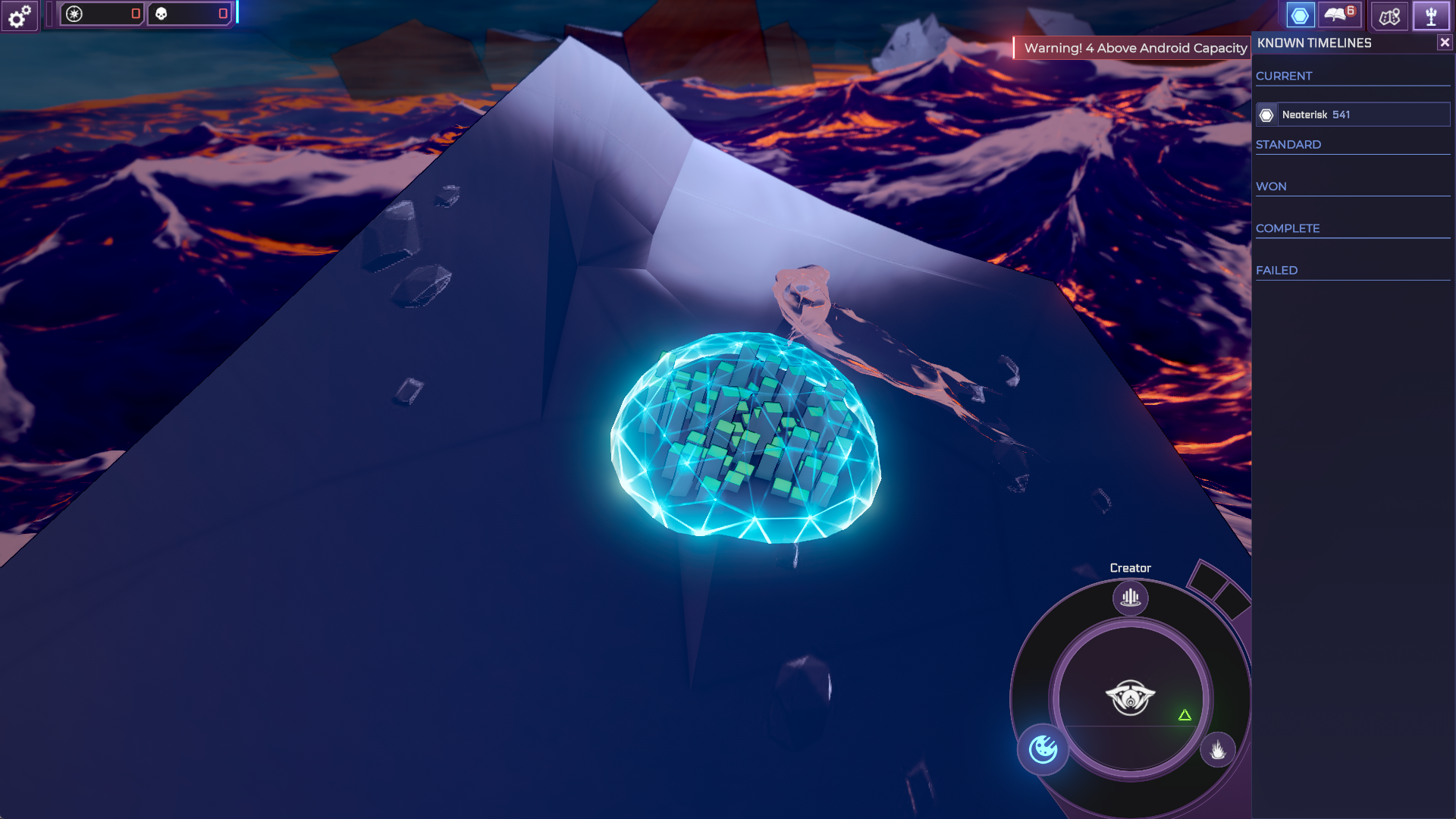This screenshot has width=1456, height=819.
Task: Select the Neoterisk 541 timeline entry
Action: tap(1353, 115)
